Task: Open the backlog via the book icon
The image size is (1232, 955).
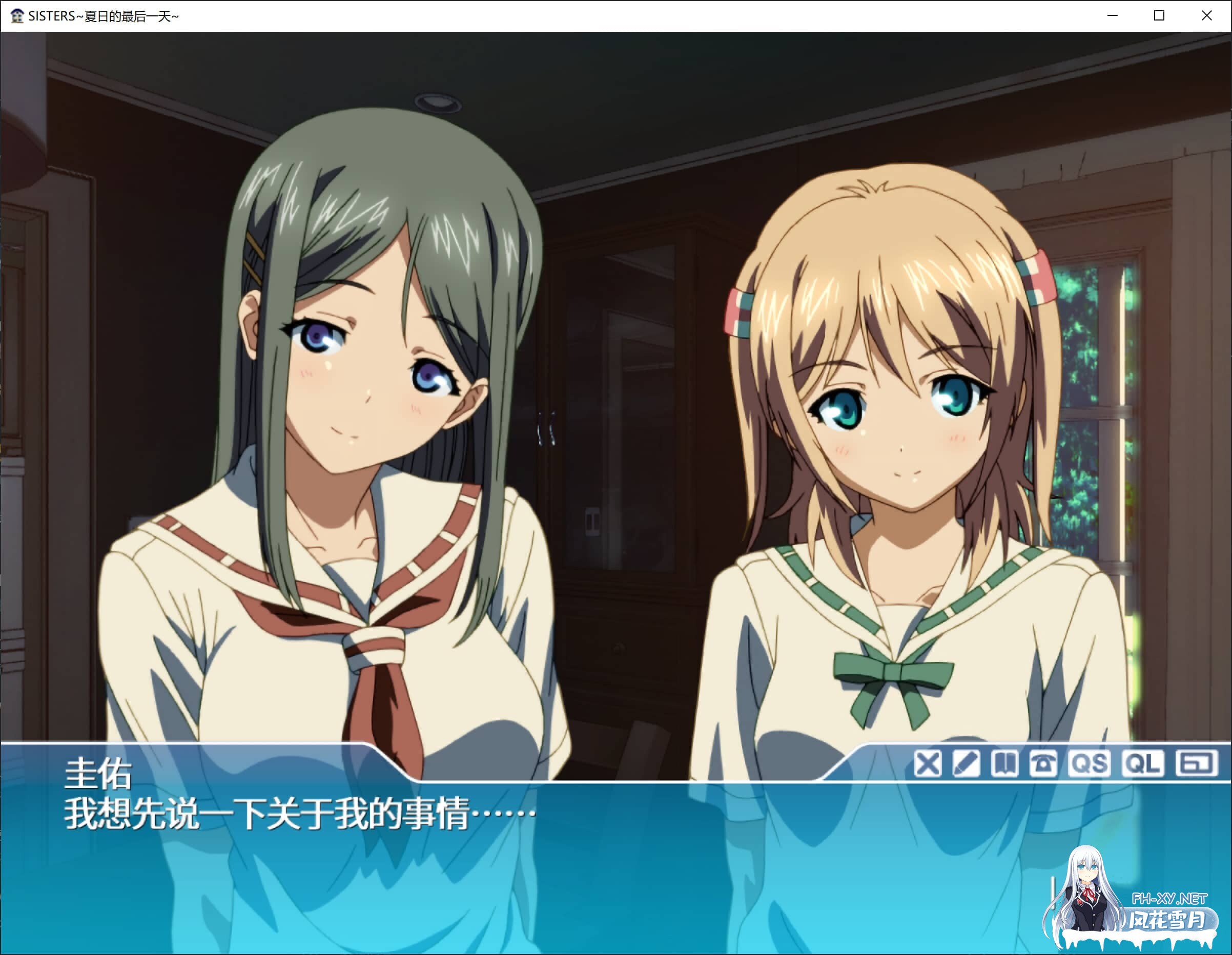Action: (x=1003, y=763)
